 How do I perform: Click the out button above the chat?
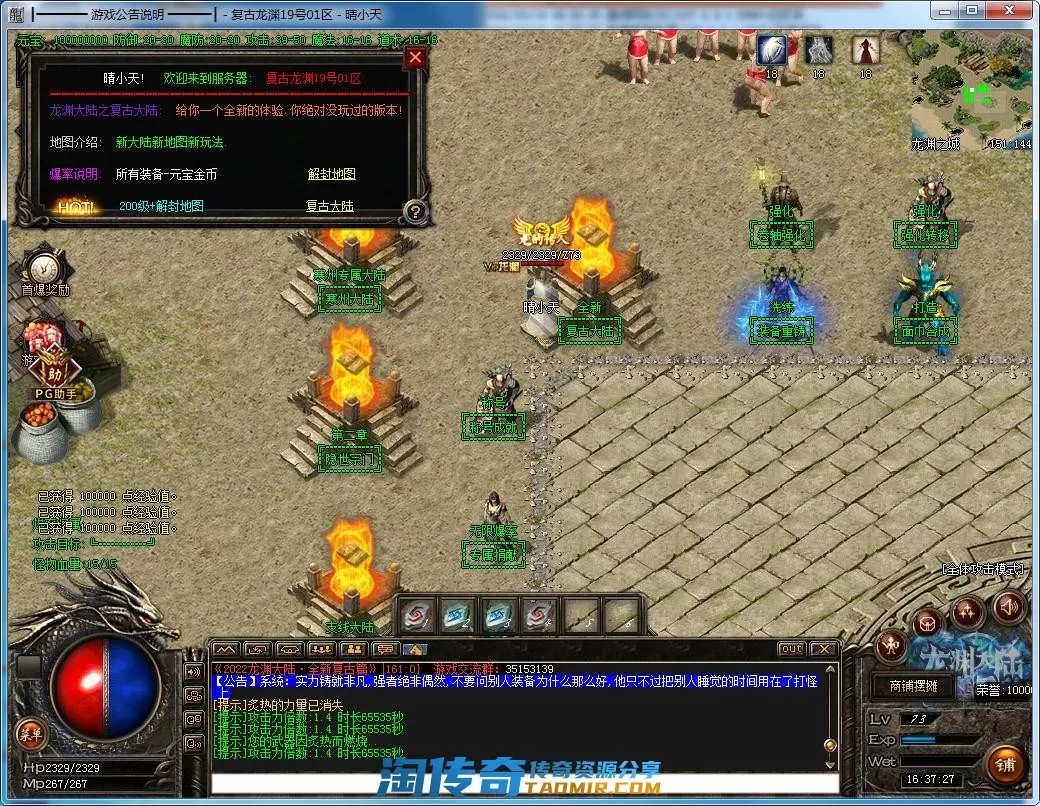(x=792, y=649)
